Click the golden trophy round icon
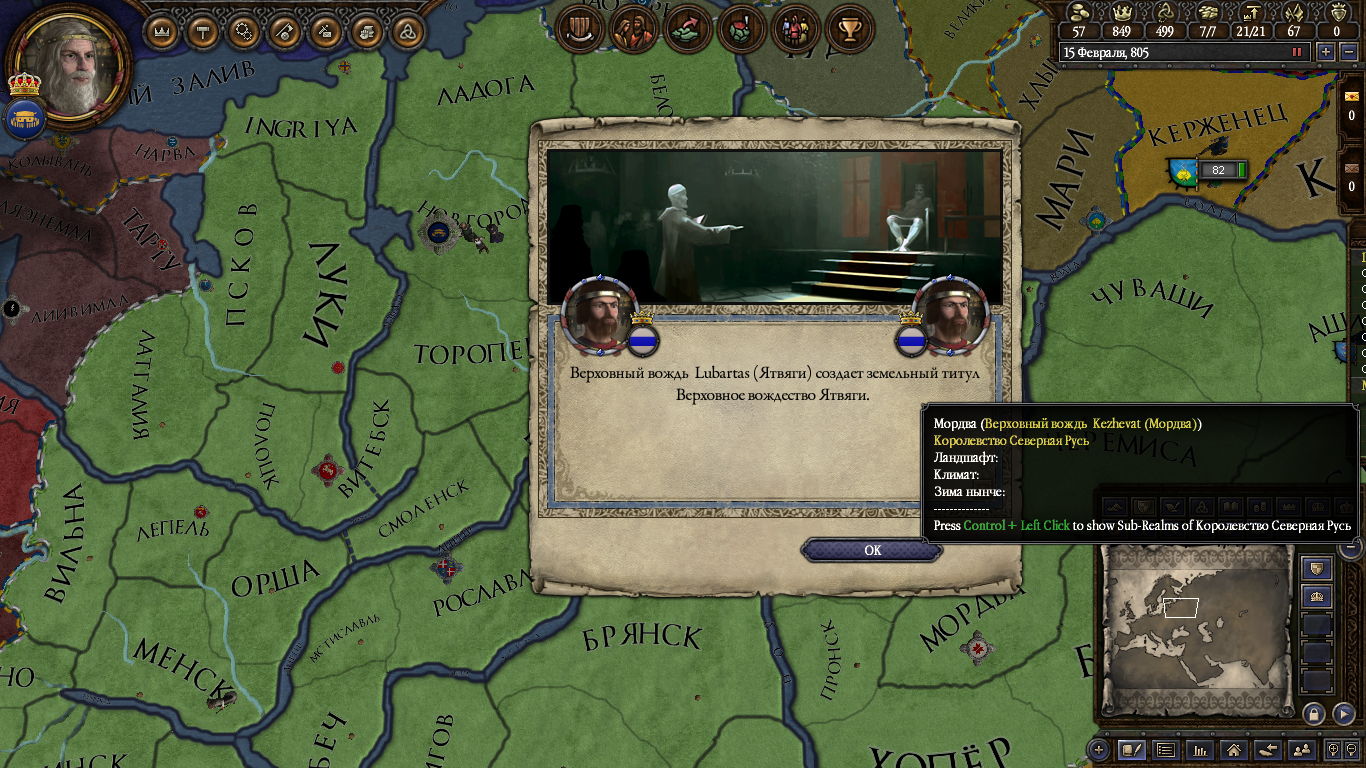The image size is (1366, 768). point(850,29)
